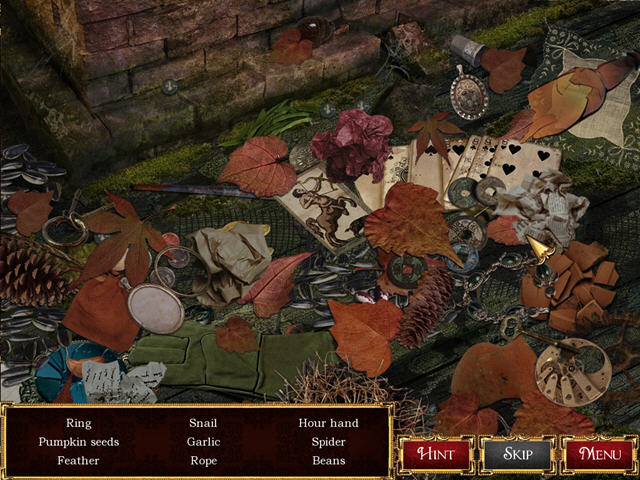Open the Menu

pyautogui.click(x=599, y=453)
